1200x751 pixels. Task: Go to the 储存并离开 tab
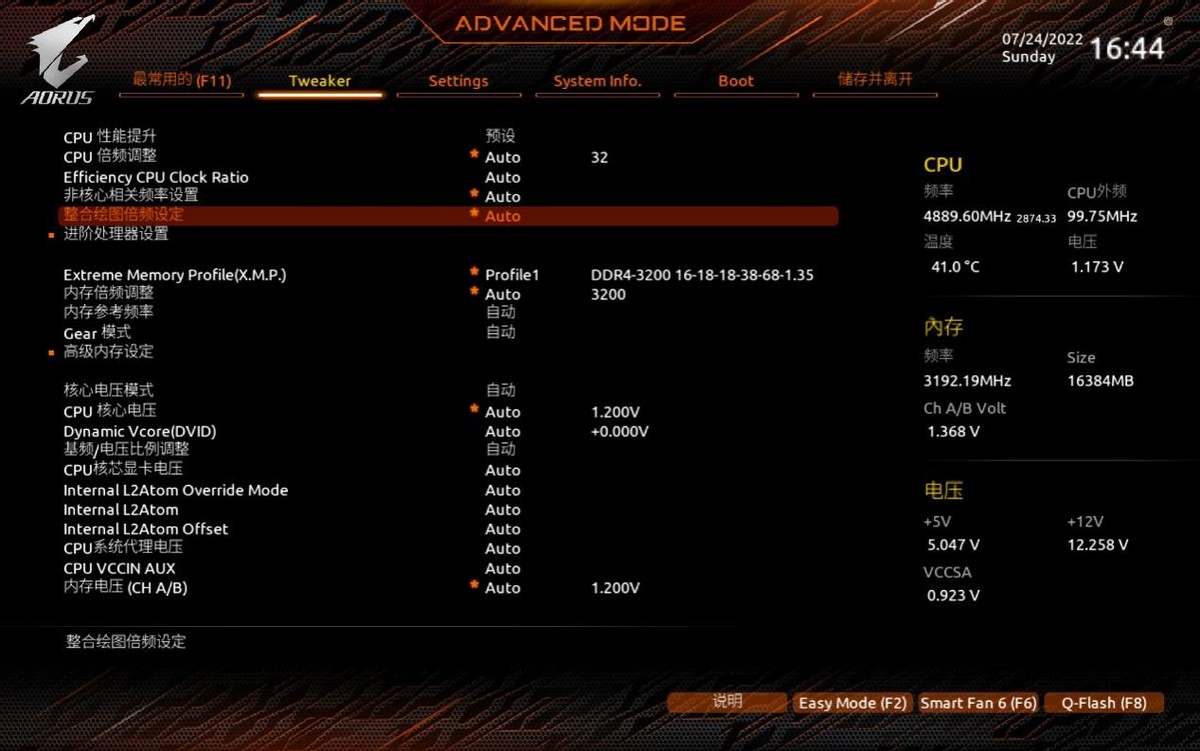[x=875, y=80]
